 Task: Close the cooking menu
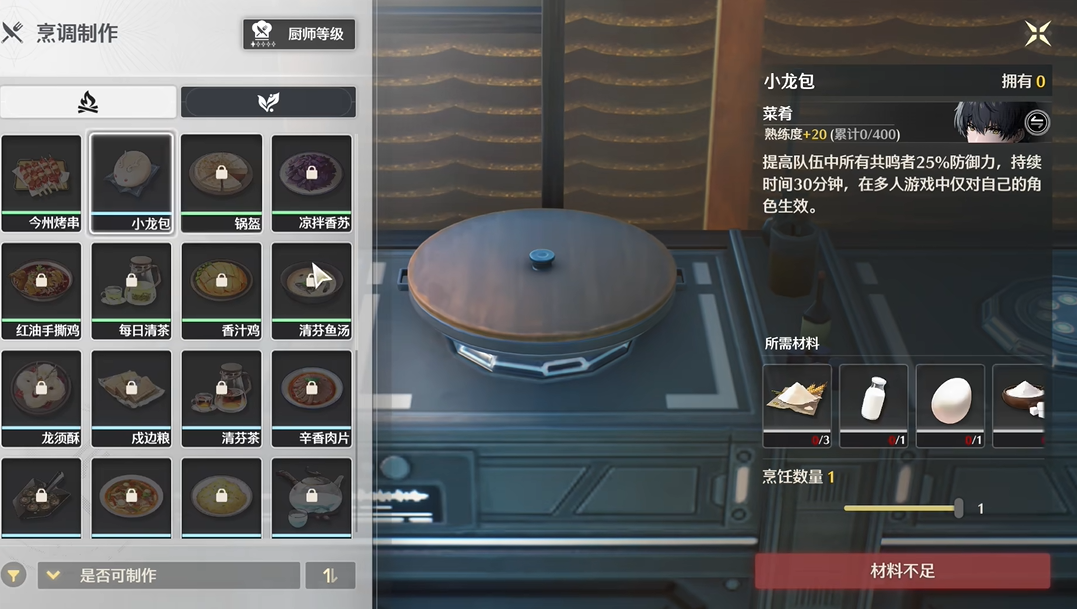(1037, 34)
